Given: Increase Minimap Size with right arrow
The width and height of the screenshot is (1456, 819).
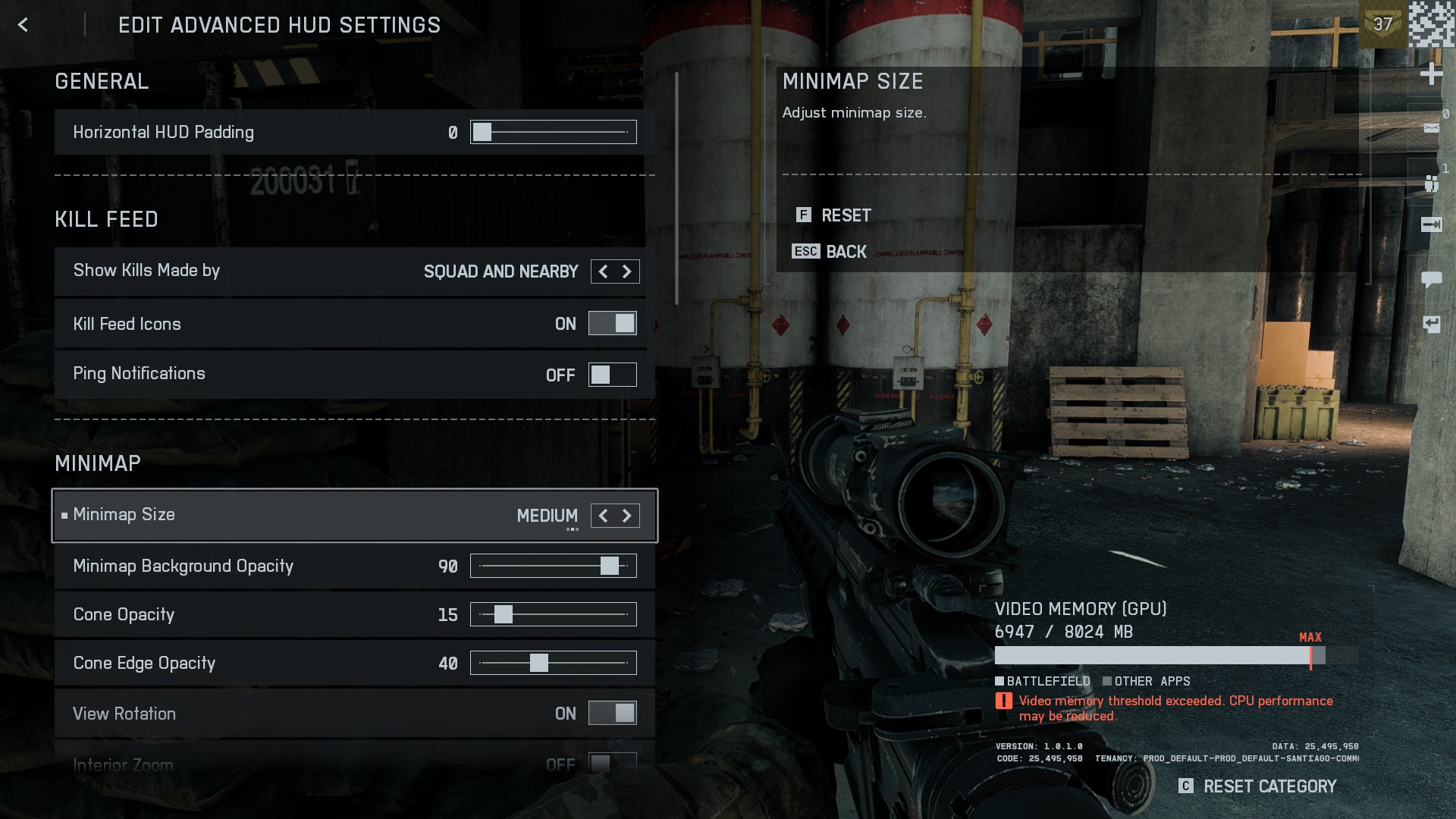Looking at the screenshot, I should tap(627, 516).
